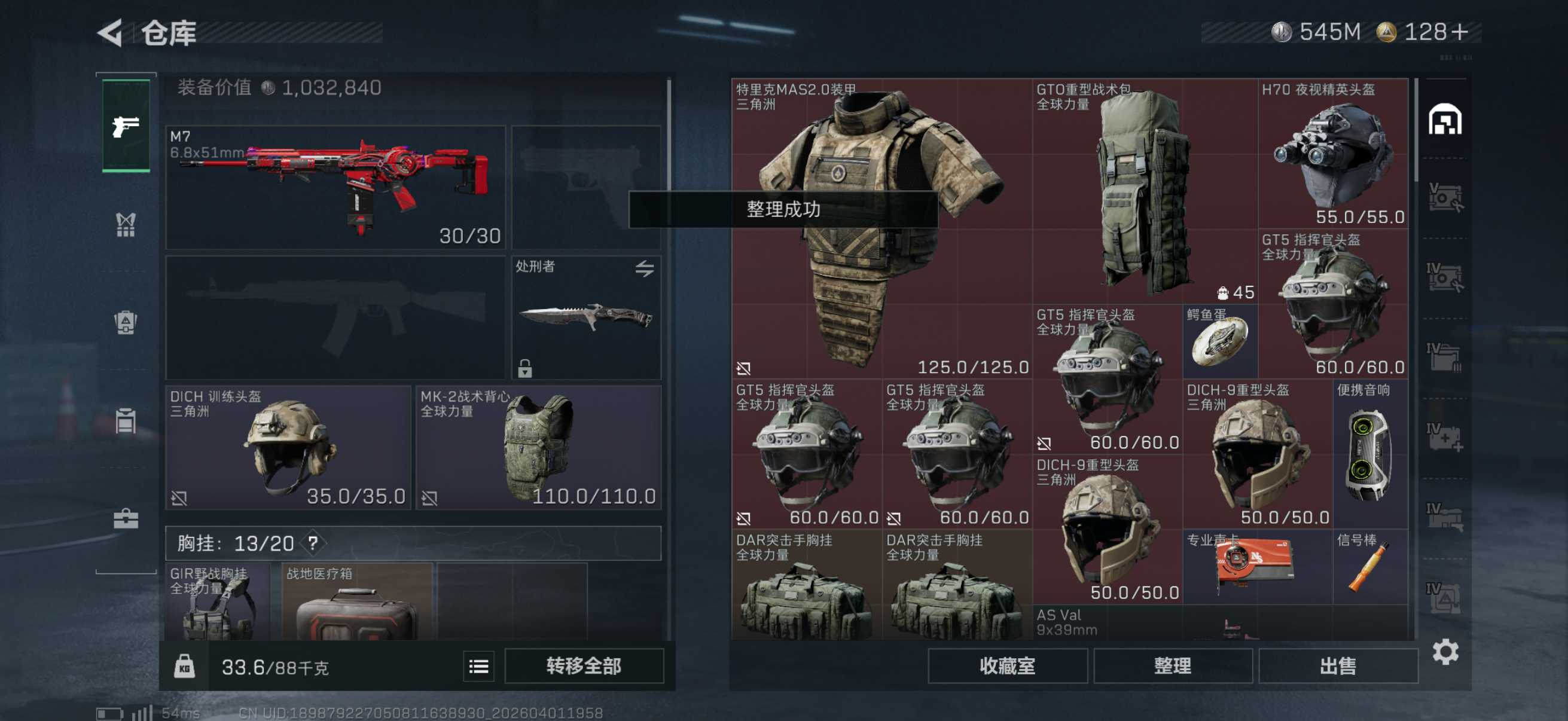
Task: Add currency with the plus button
Action: (x=1459, y=32)
